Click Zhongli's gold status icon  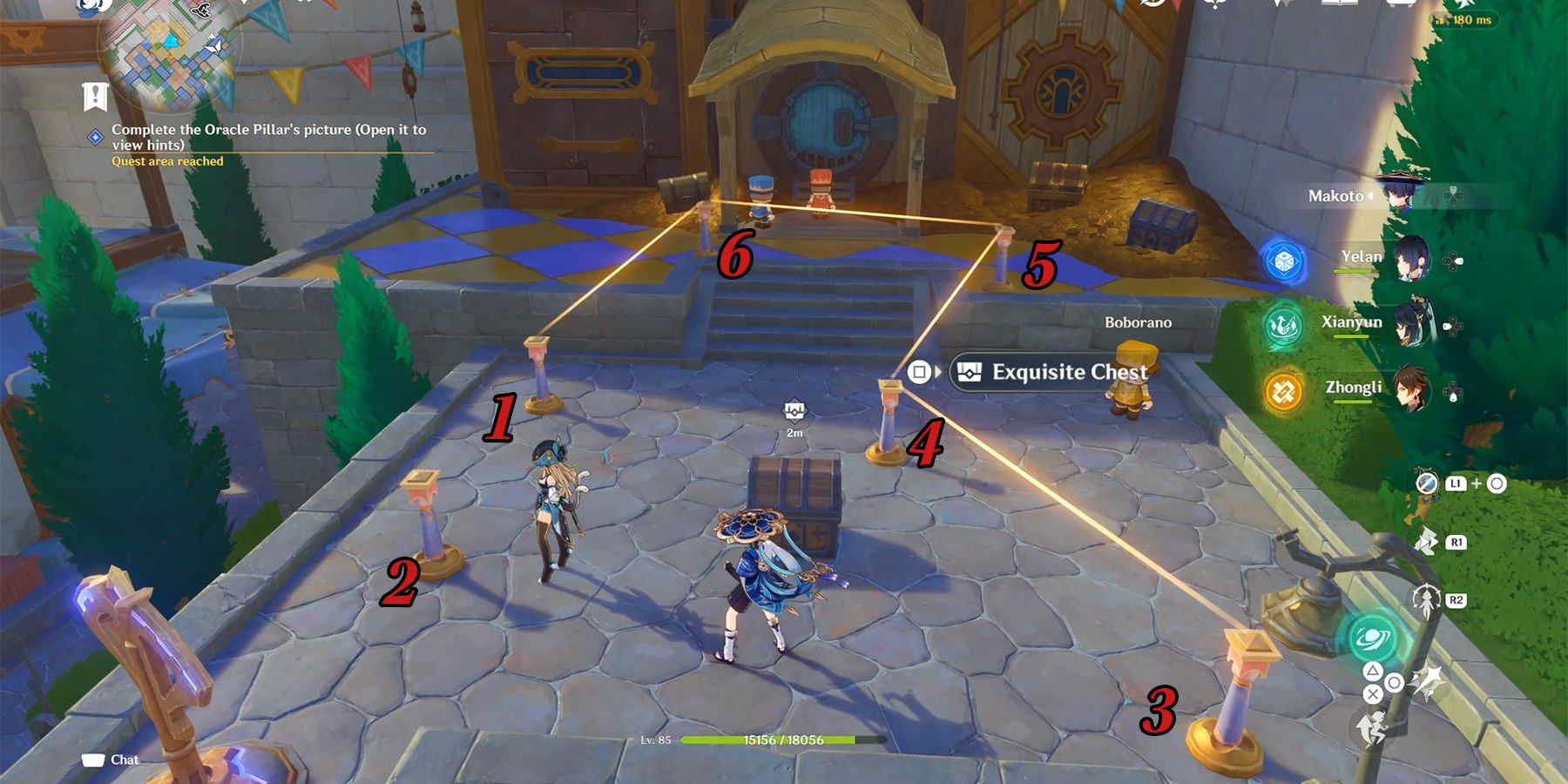click(1283, 392)
